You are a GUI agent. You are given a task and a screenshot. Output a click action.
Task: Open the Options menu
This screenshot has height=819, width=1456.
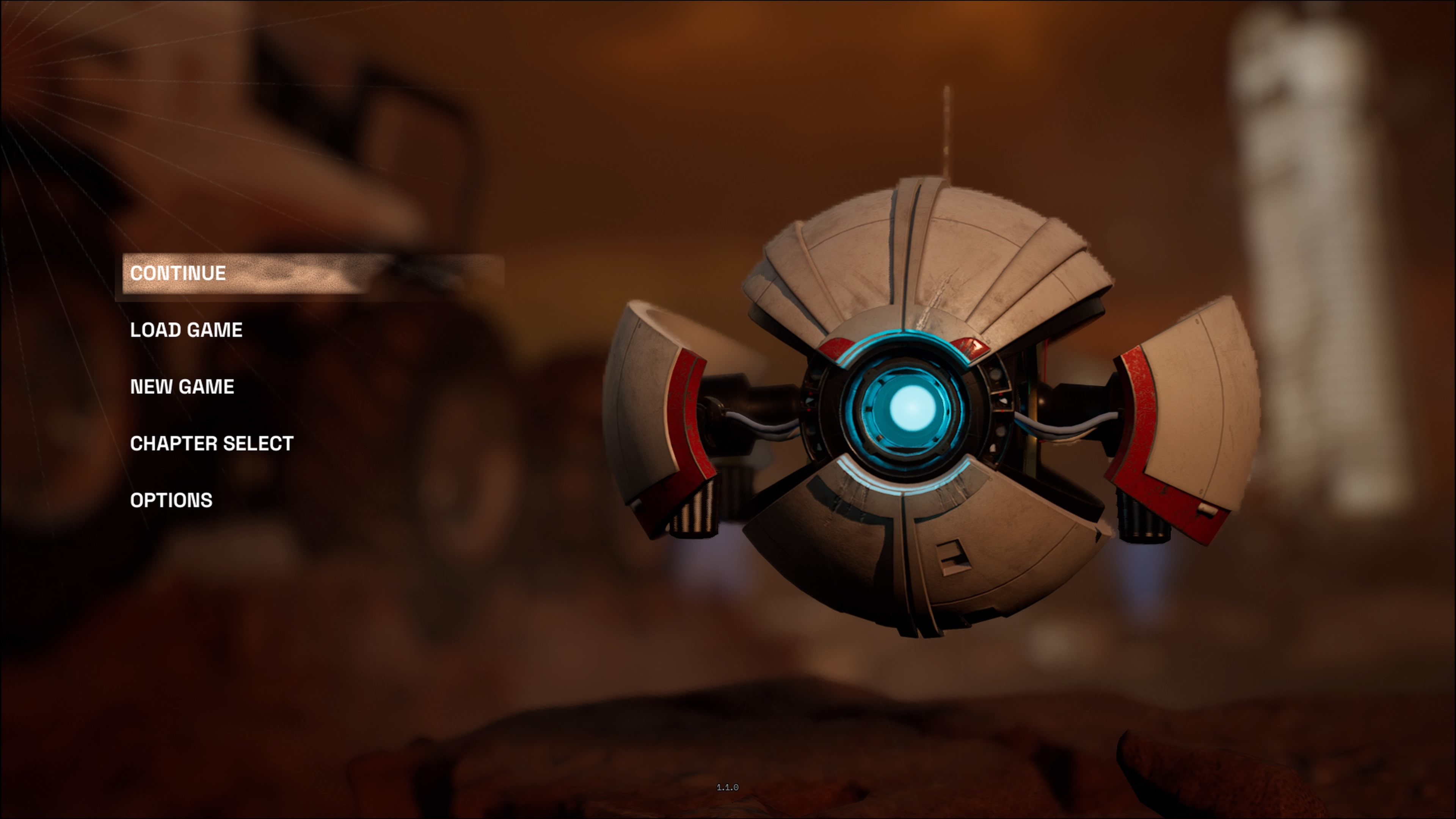[x=171, y=500]
